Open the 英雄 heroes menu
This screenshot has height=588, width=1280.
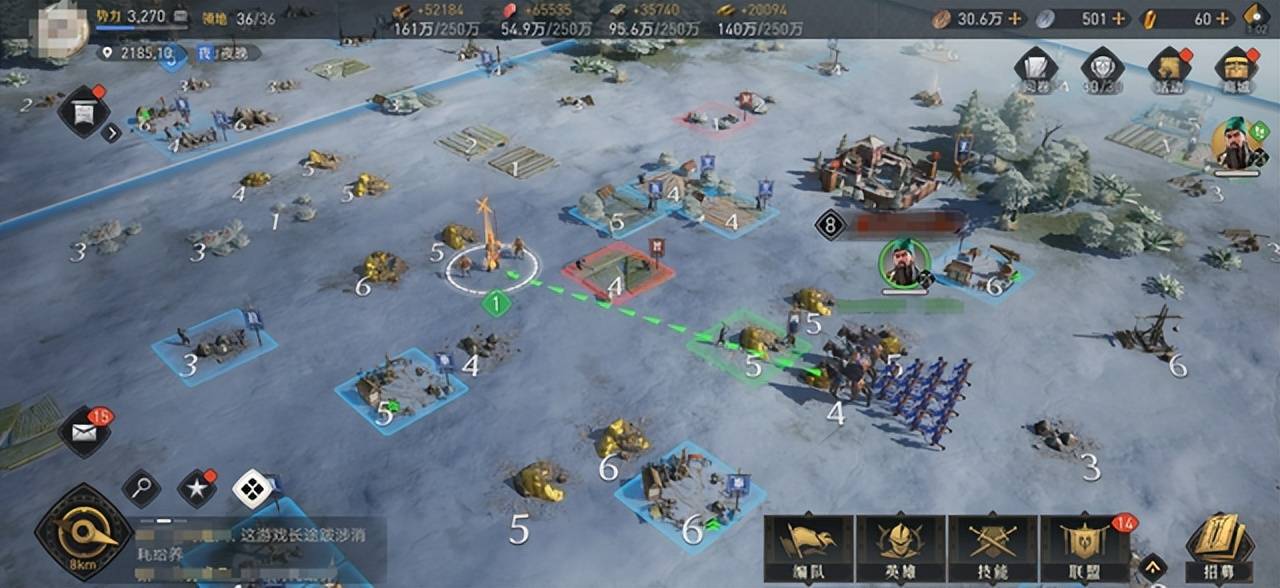click(900, 547)
